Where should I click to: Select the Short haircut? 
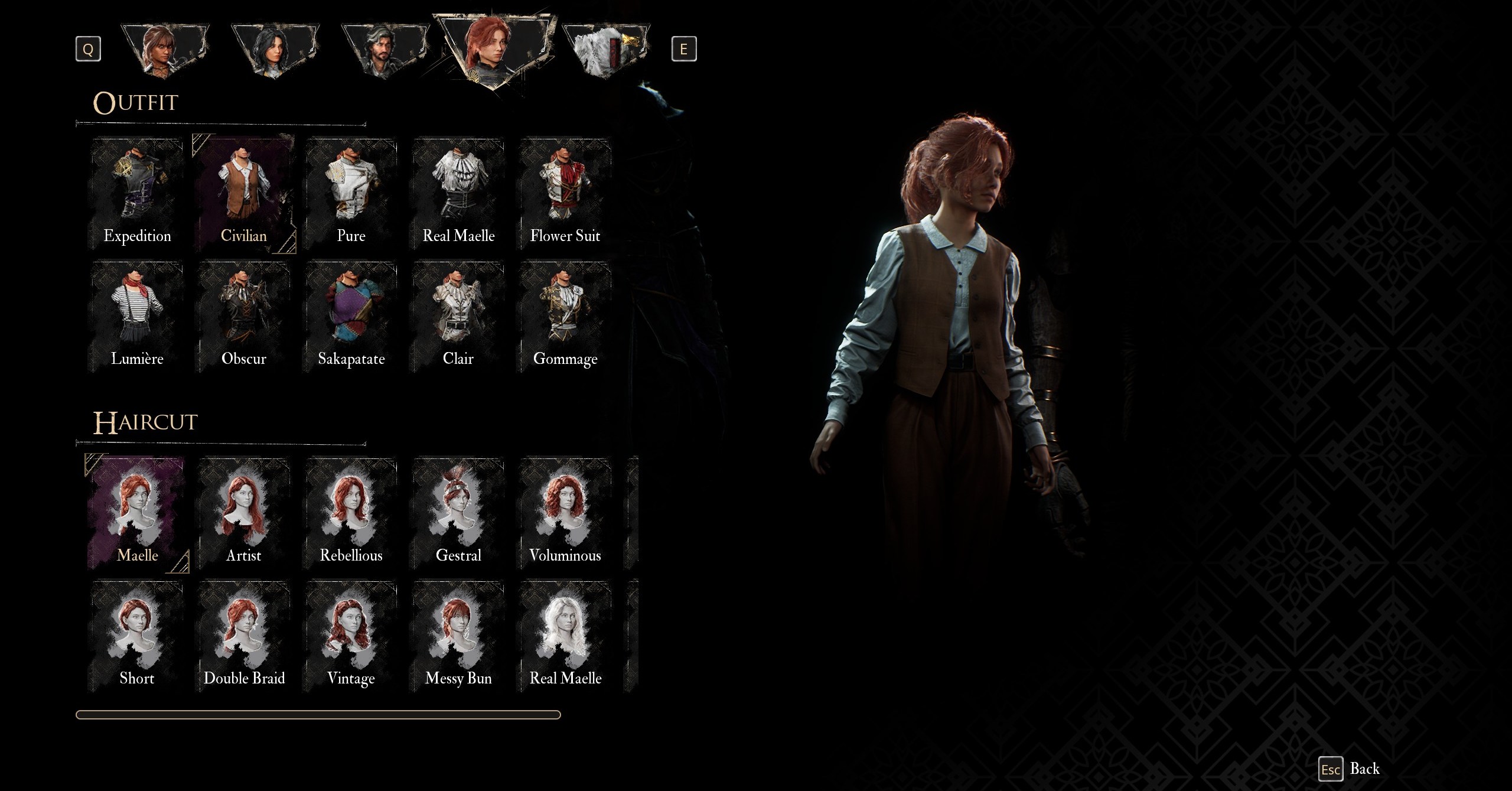137,637
